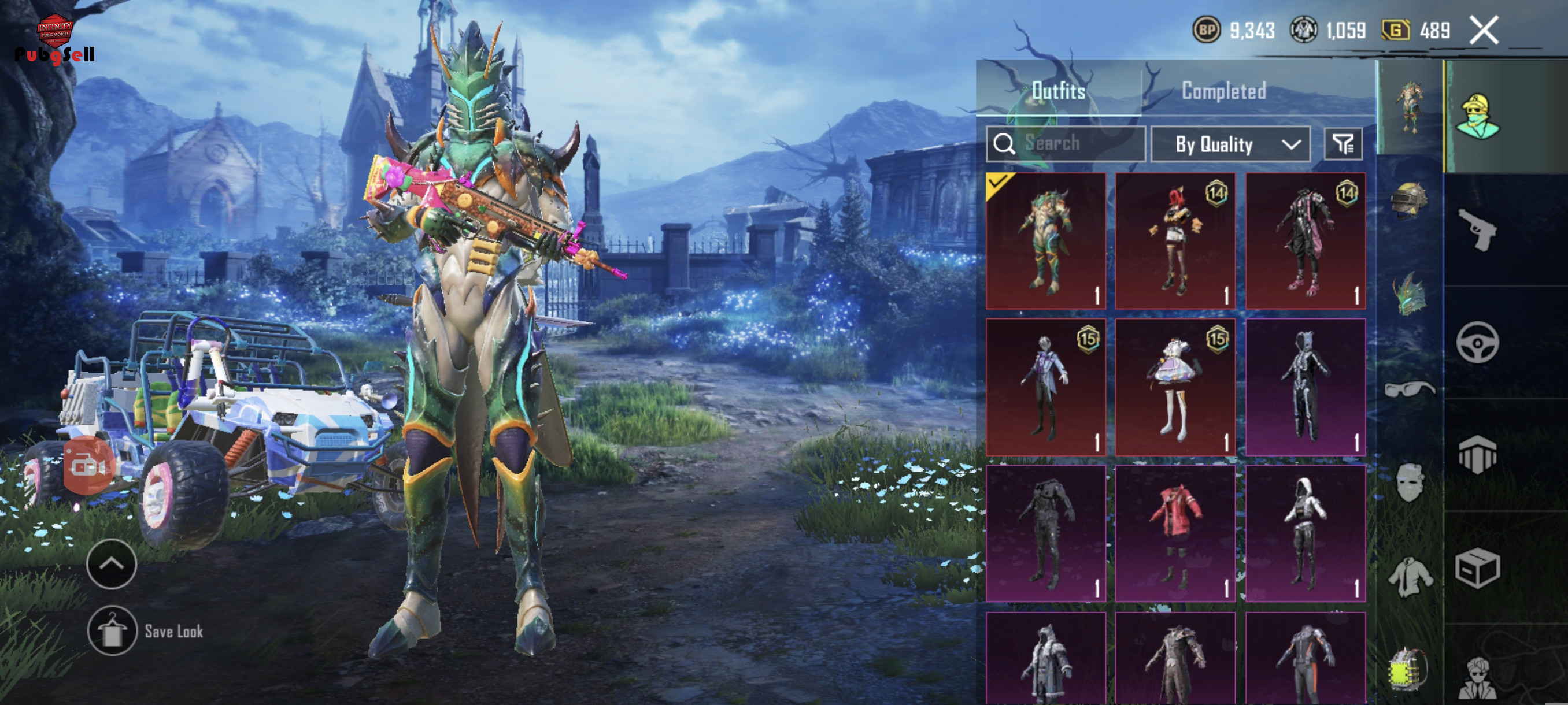Select the equipped green armored outfit
1568x705 pixels.
pyautogui.click(x=1046, y=241)
